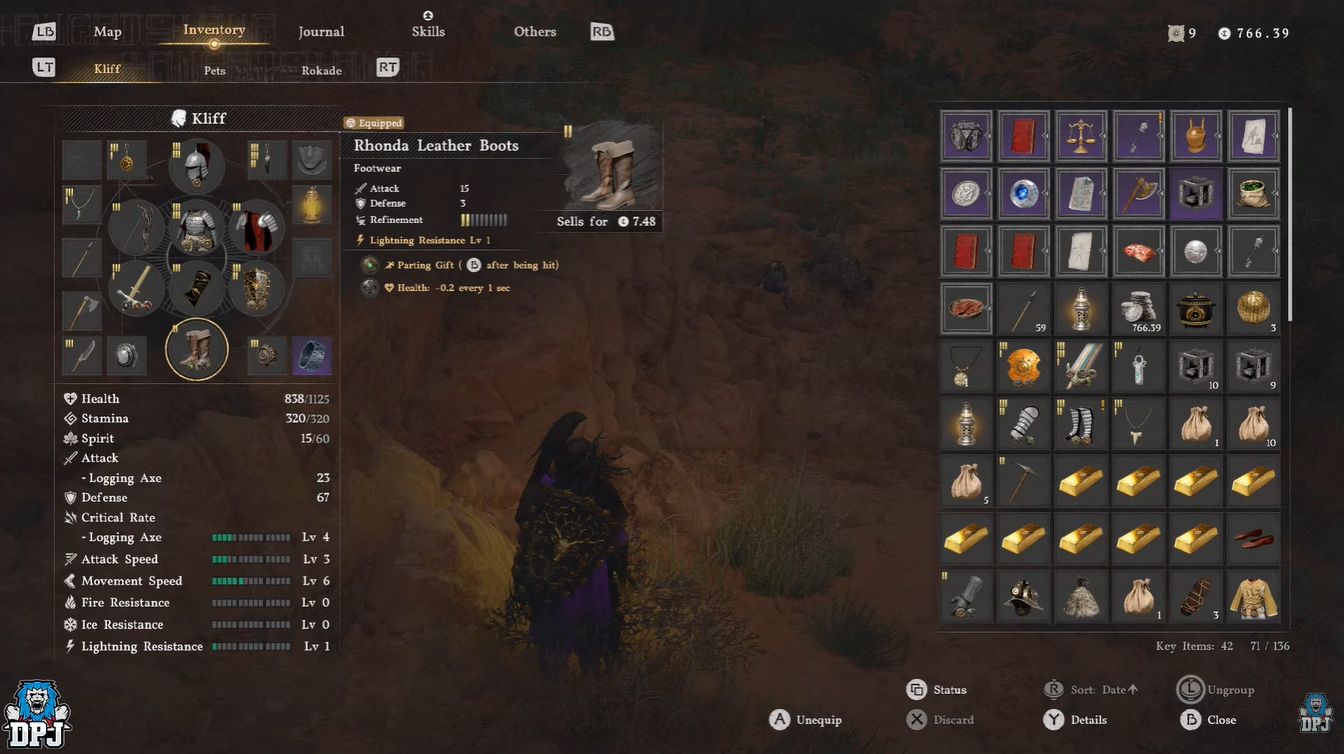Image resolution: width=1344 pixels, height=754 pixels.
Task: Select the silver coin stack
Action: [x=1139, y=309]
